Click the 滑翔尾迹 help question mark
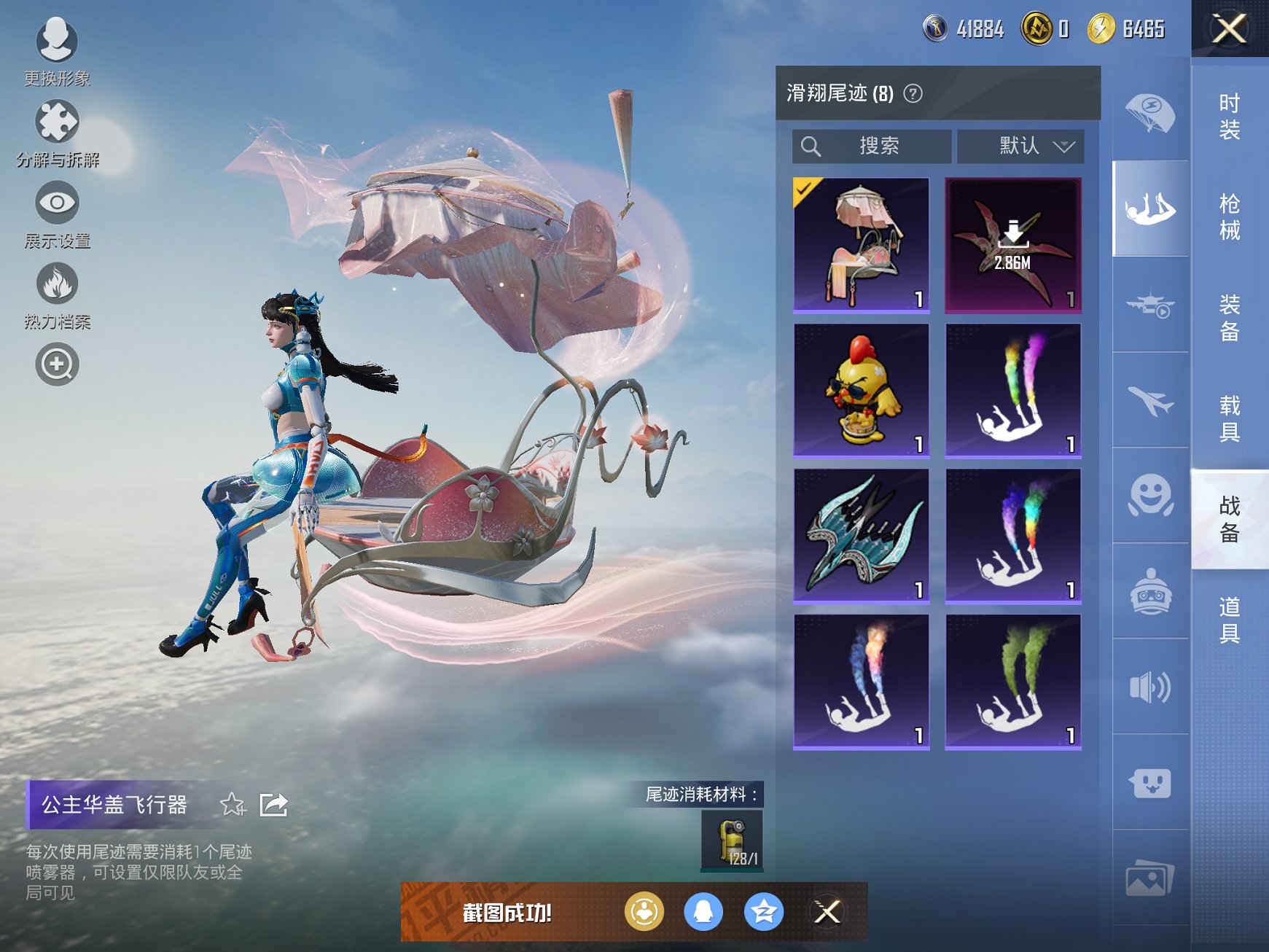Screen dimensions: 1269x952 [x=913, y=95]
